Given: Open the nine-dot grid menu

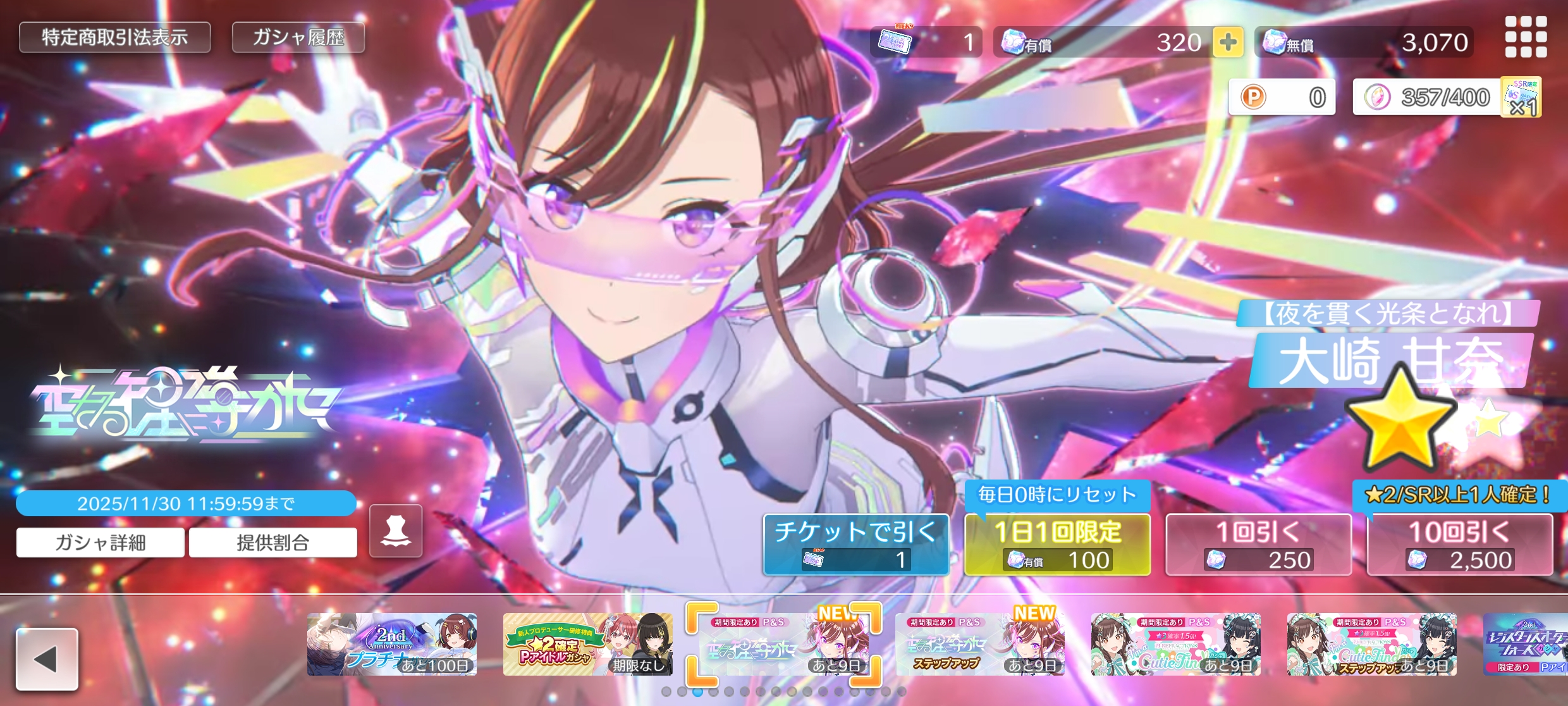Looking at the screenshot, I should (1526, 37).
